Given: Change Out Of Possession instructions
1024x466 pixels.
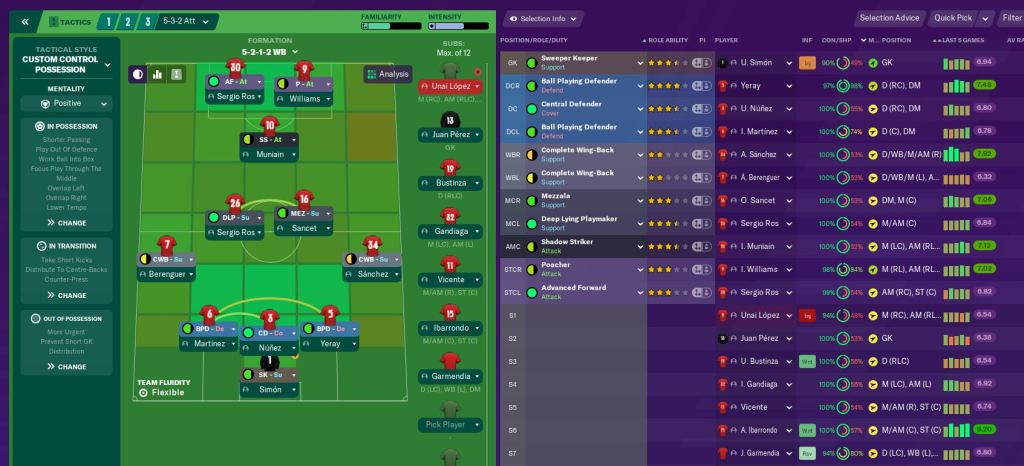Looking at the screenshot, I should (66, 367).
